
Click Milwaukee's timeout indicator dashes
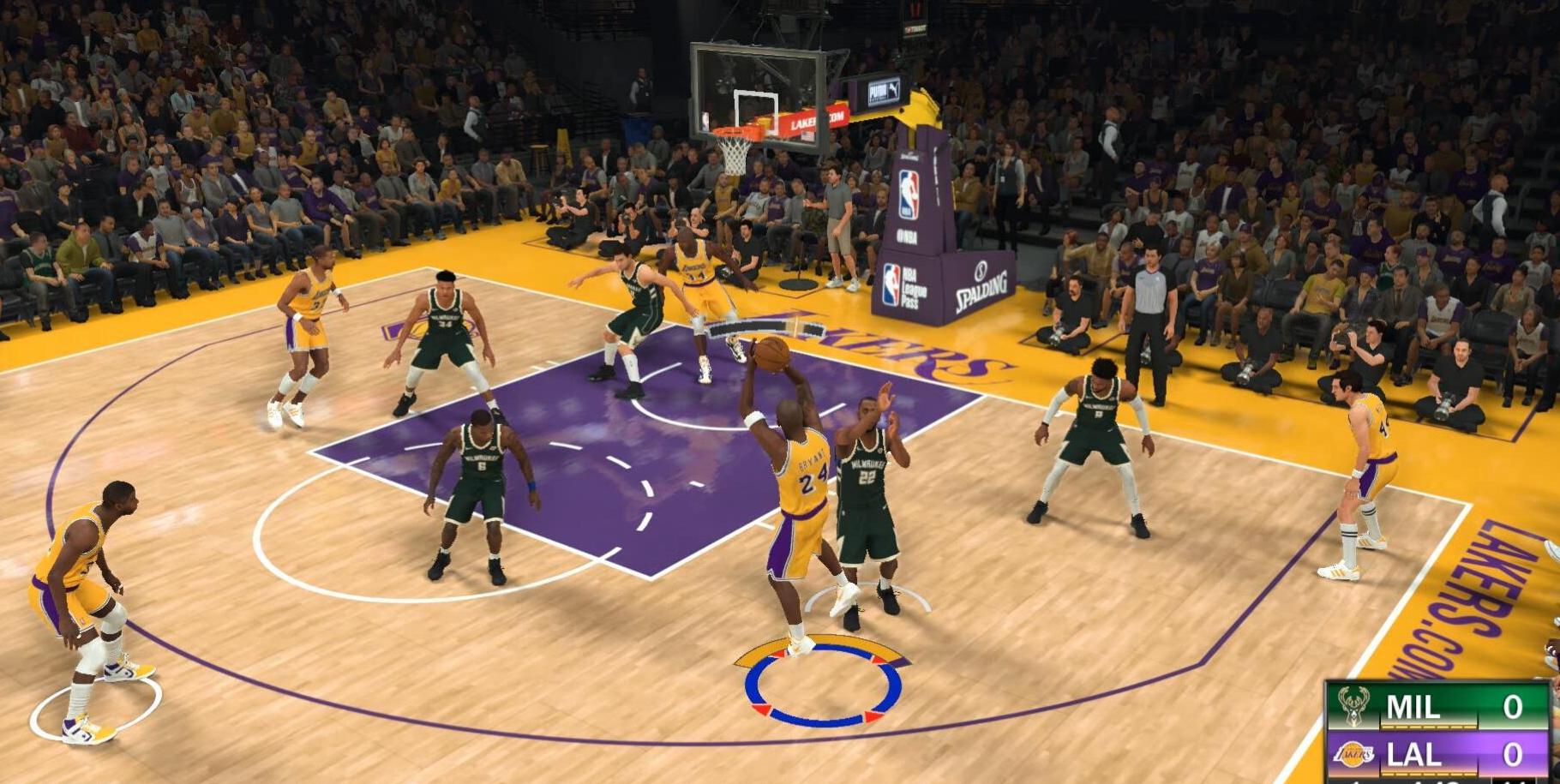(x=1427, y=726)
